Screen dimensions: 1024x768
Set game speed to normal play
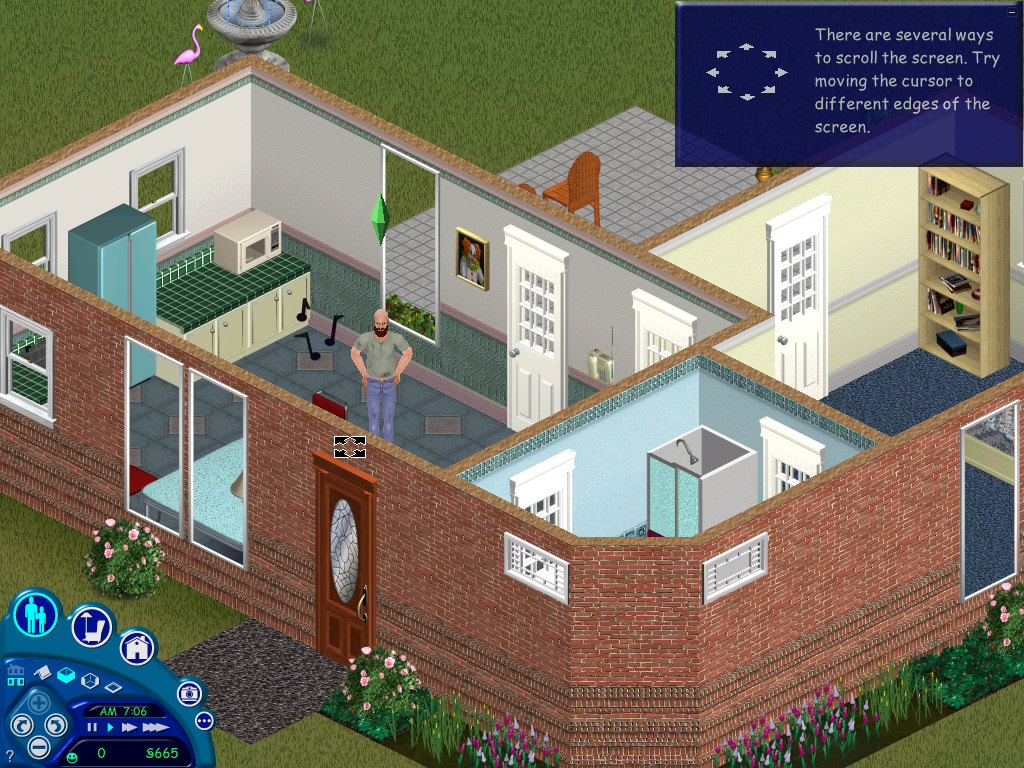(x=110, y=728)
